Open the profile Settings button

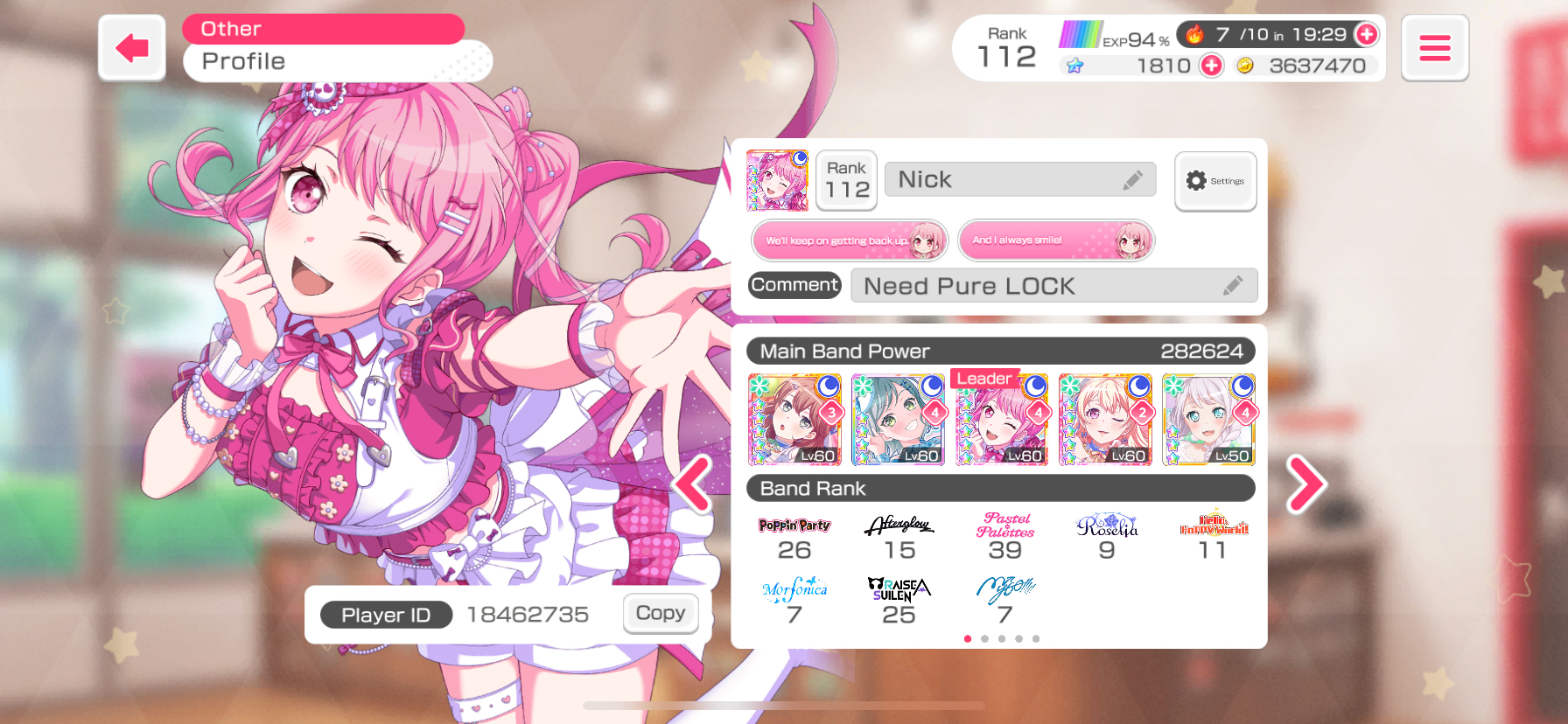(x=1214, y=181)
